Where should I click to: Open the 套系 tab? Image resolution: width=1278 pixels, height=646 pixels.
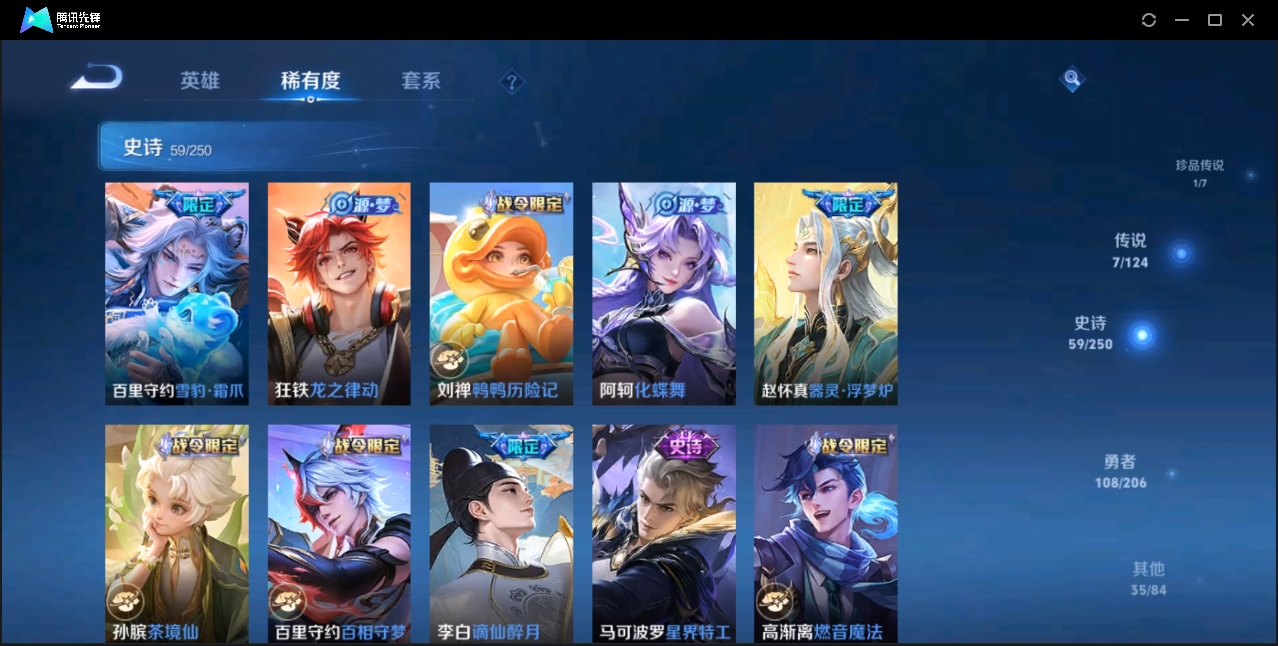pos(421,81)
